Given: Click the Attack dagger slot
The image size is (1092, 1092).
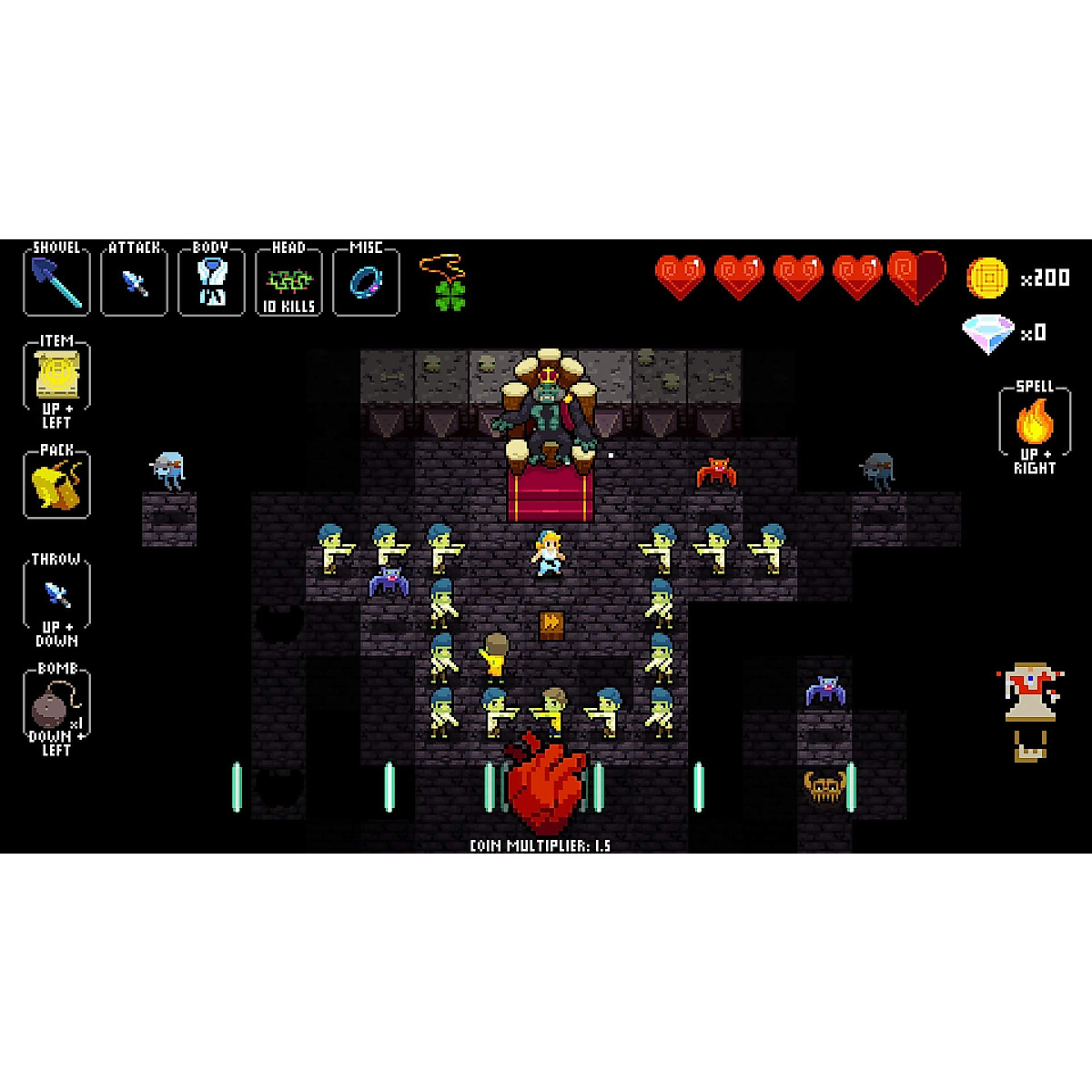Looking at the screenshot, I should tap(135, 282).
